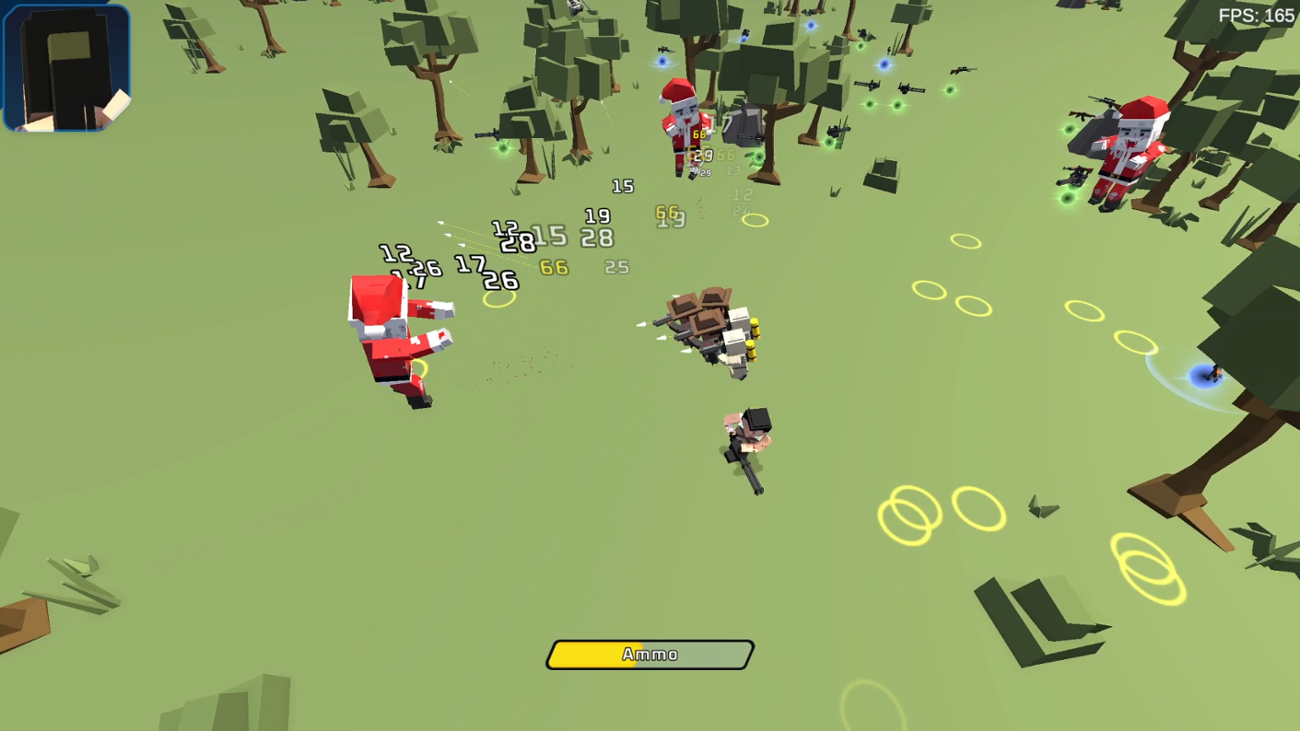Click the Ammo label text
The width and height of the screenshot is (1300, 731).
pos(649,656)
